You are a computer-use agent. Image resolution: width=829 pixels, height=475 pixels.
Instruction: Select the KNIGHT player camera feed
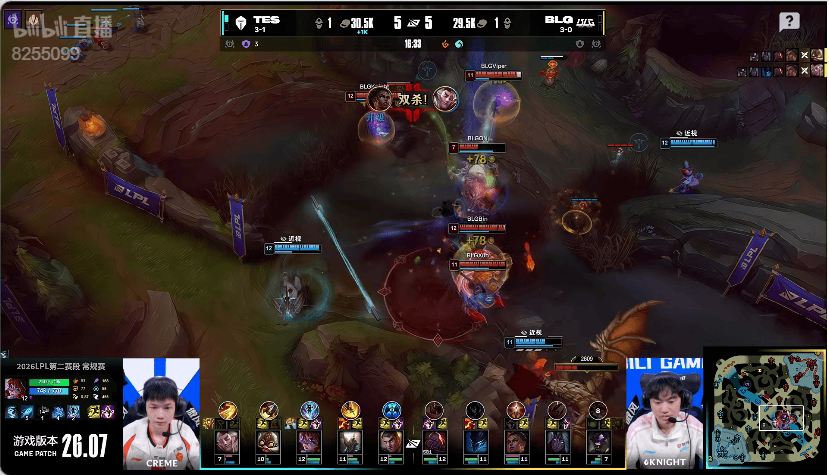pyautogui.click(x=664, y=412)
